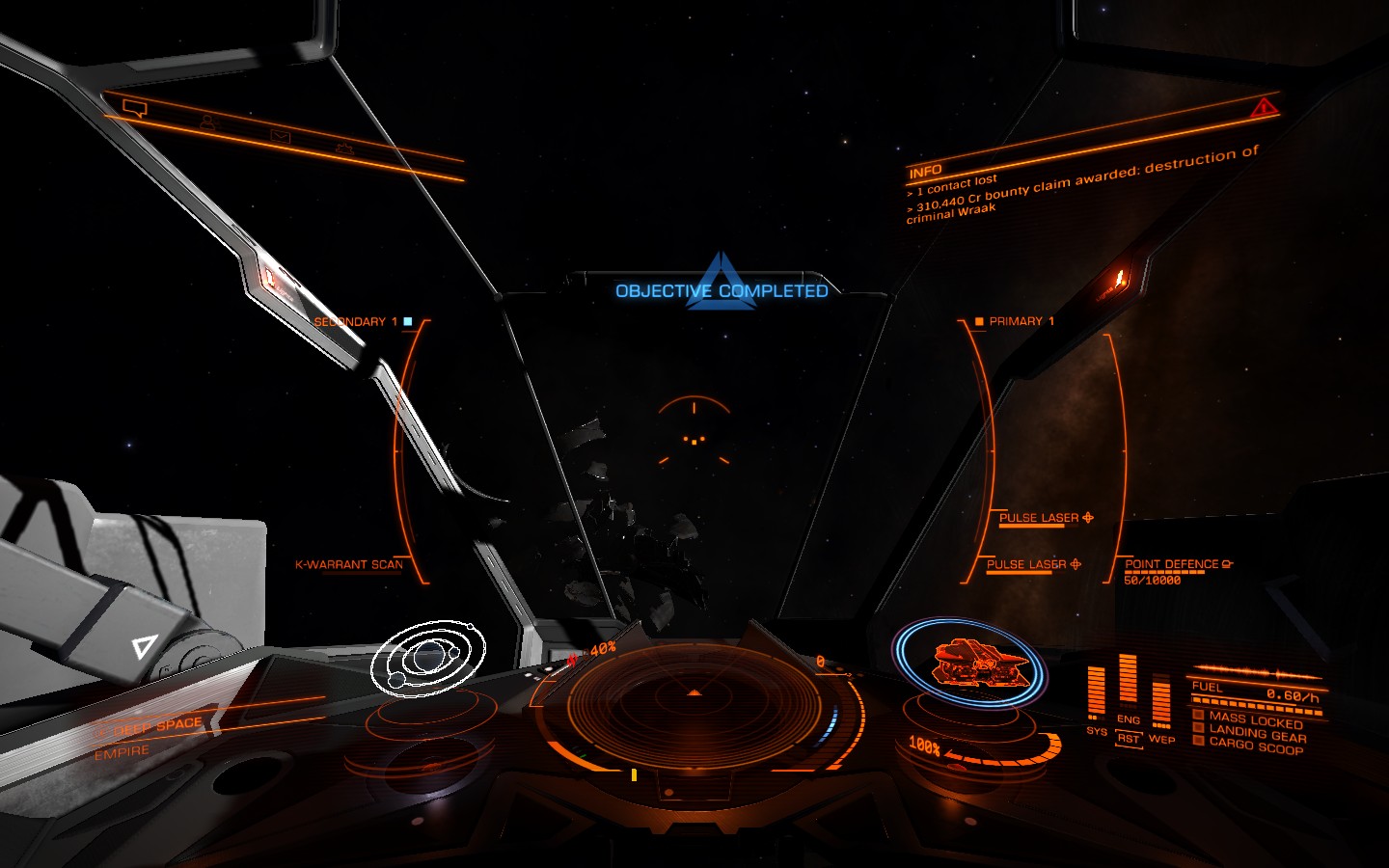Click the Secondary 1 fire group label

coord(356,321)
